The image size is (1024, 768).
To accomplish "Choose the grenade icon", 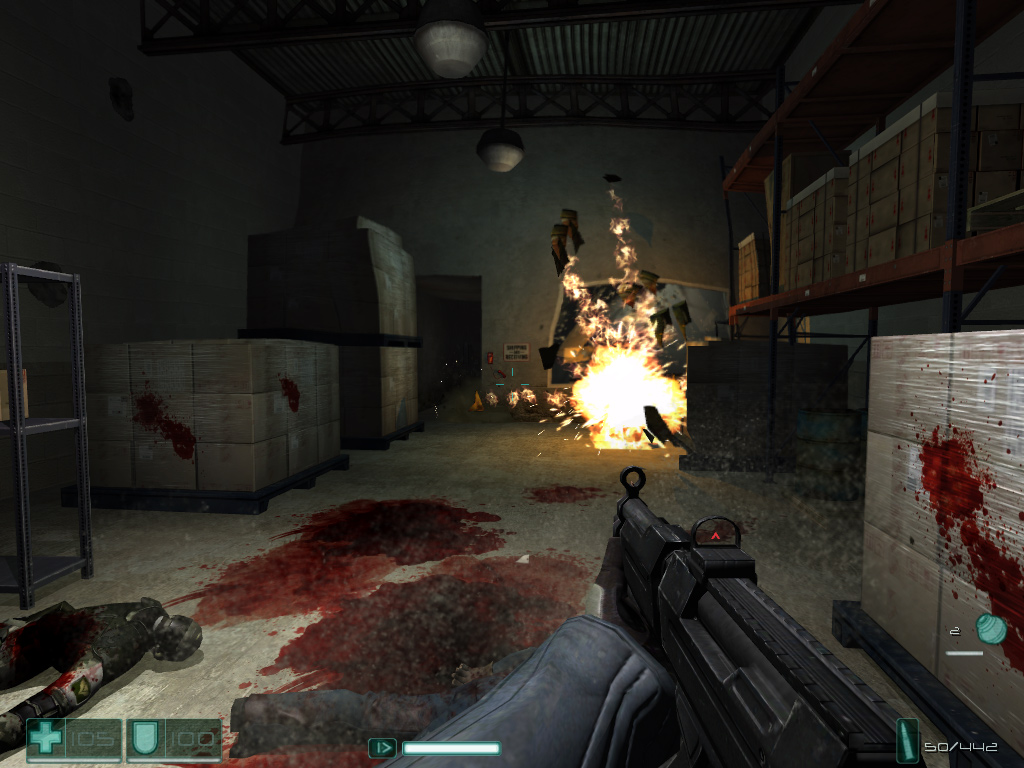I will pos(991,629).
